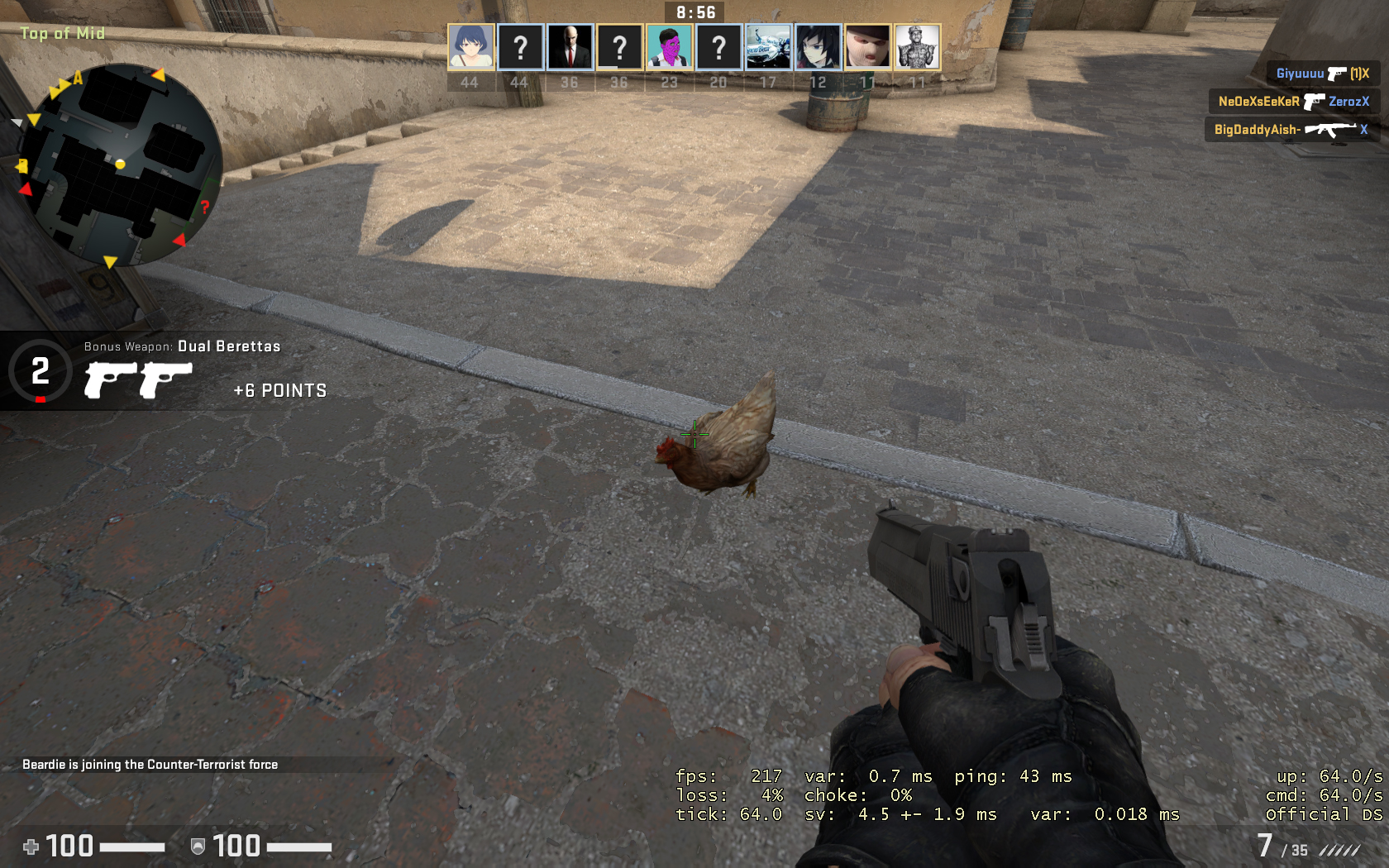This screenshot has width=1389, height=868.
Task: Select the blue-haired anime girl avatar
Action: coord(471,46)
